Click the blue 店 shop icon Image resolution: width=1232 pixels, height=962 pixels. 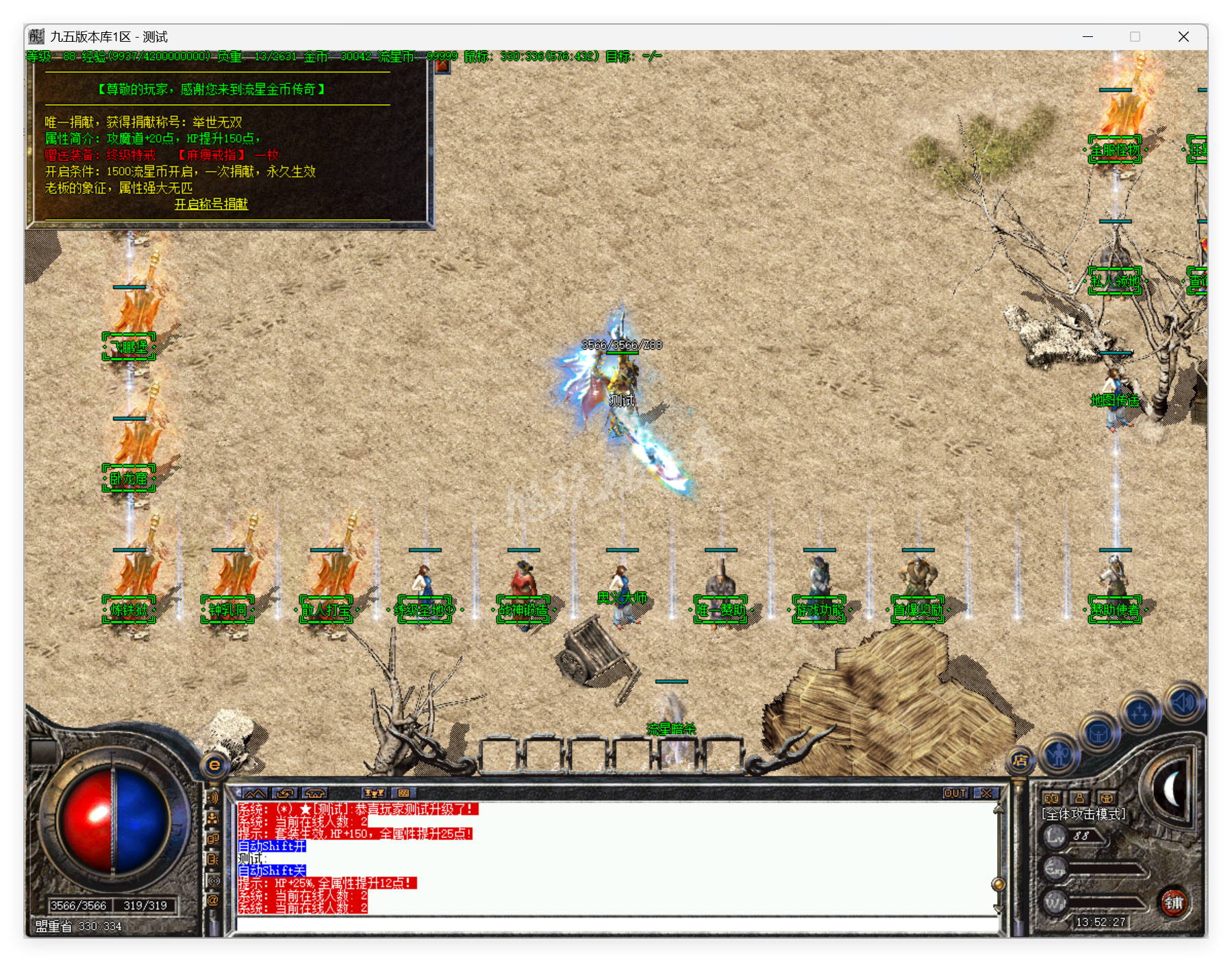pyautogui.click(x=1021, y=761)
